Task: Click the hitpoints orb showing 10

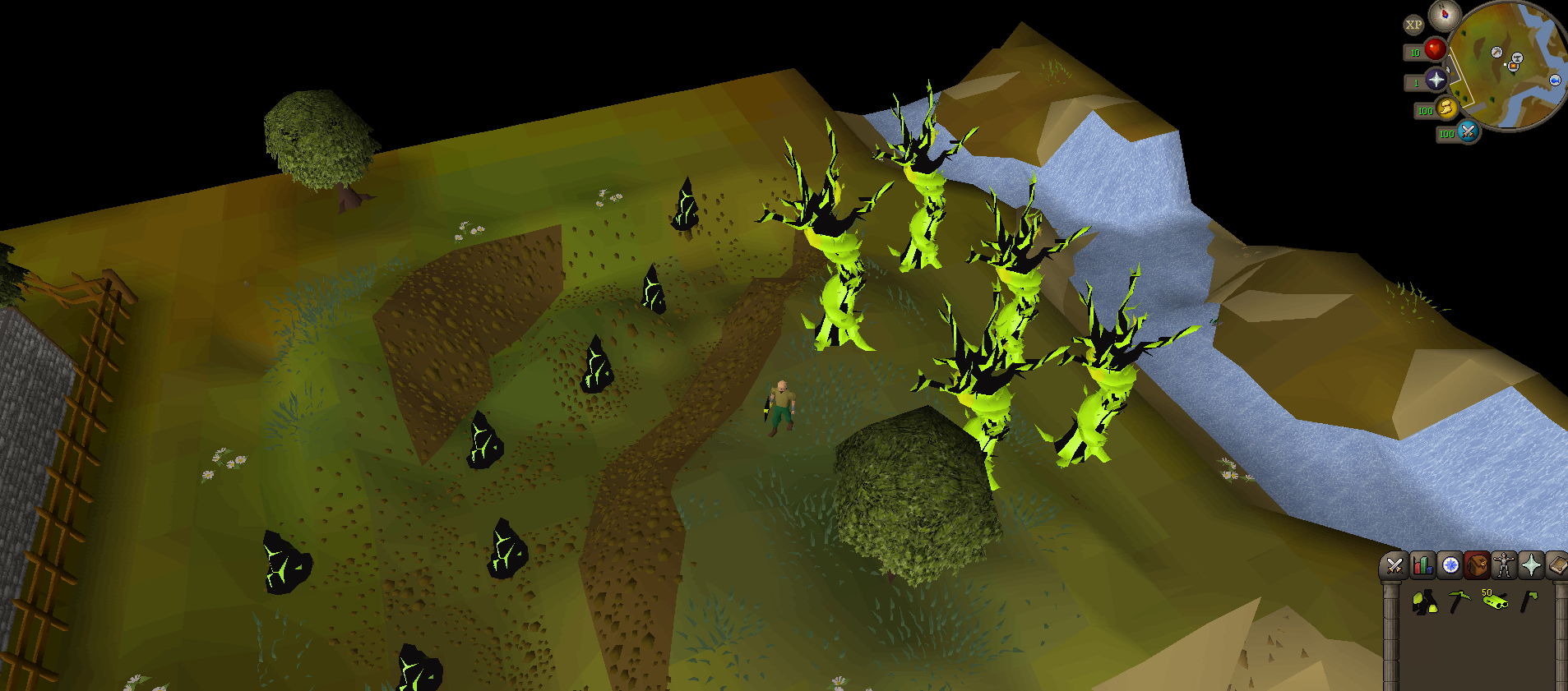Action: 1436,49
